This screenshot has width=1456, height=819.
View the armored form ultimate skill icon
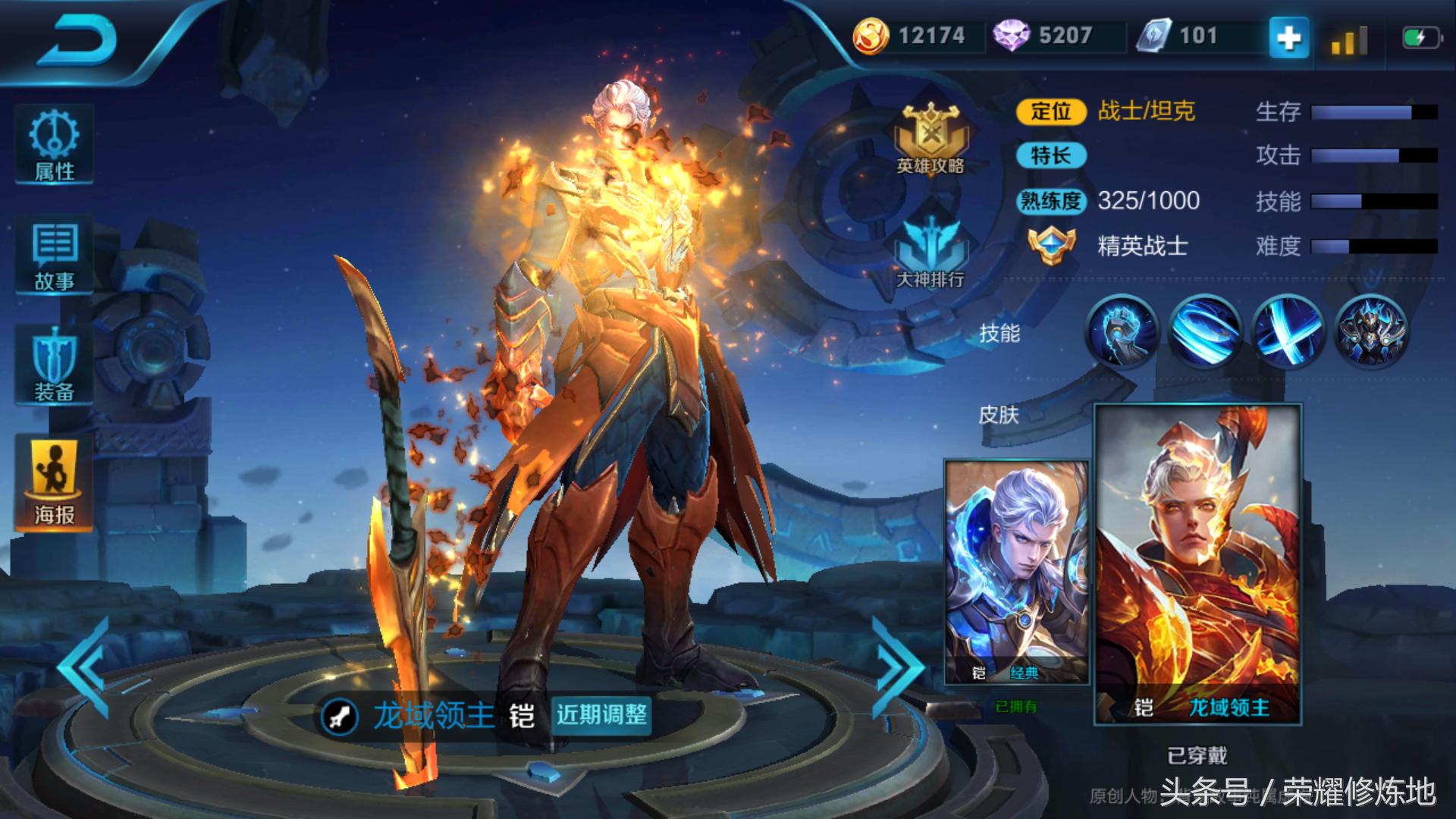tap(1370, 332)
